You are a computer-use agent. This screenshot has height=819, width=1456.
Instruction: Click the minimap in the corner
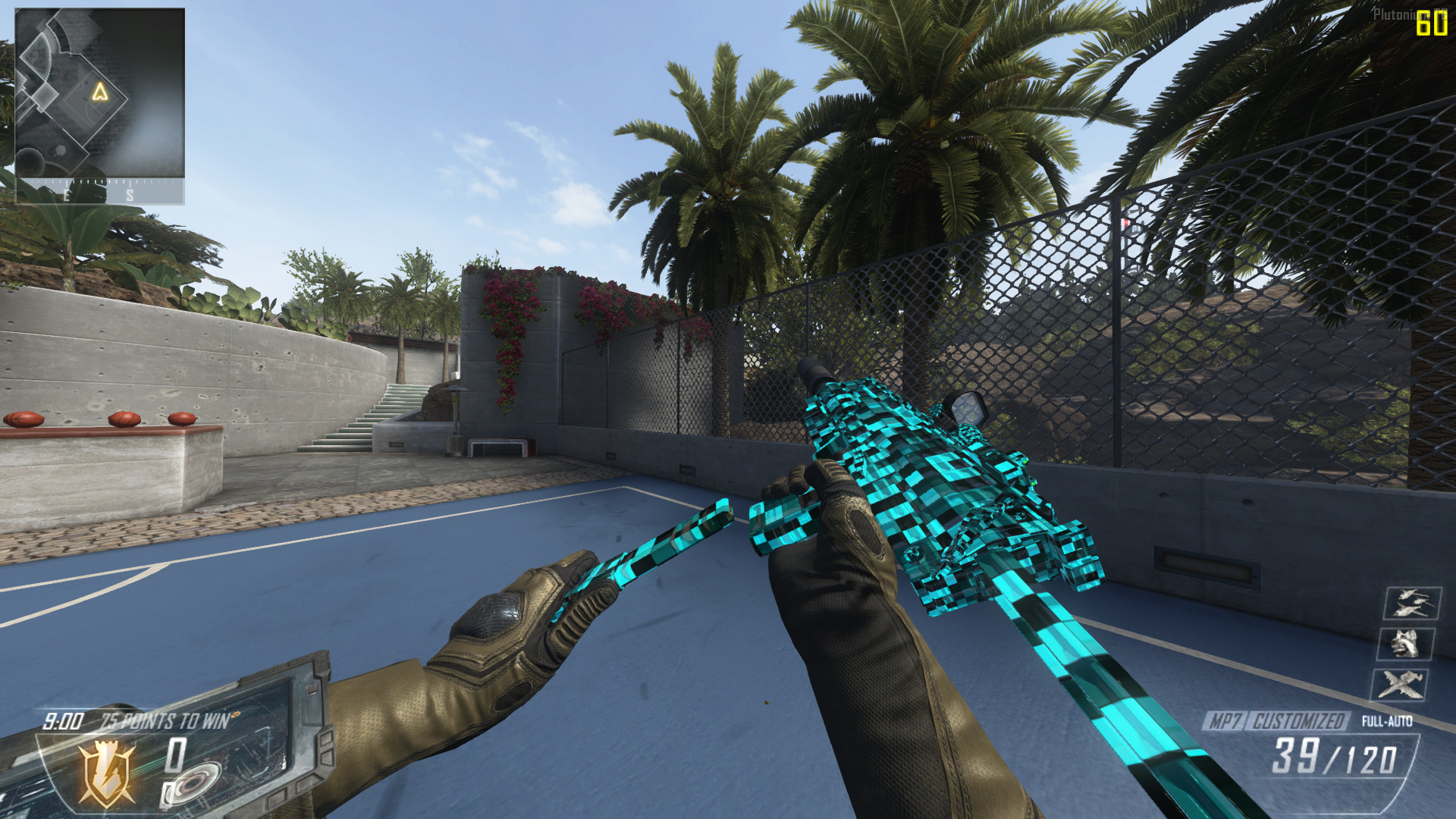(99, 93)
